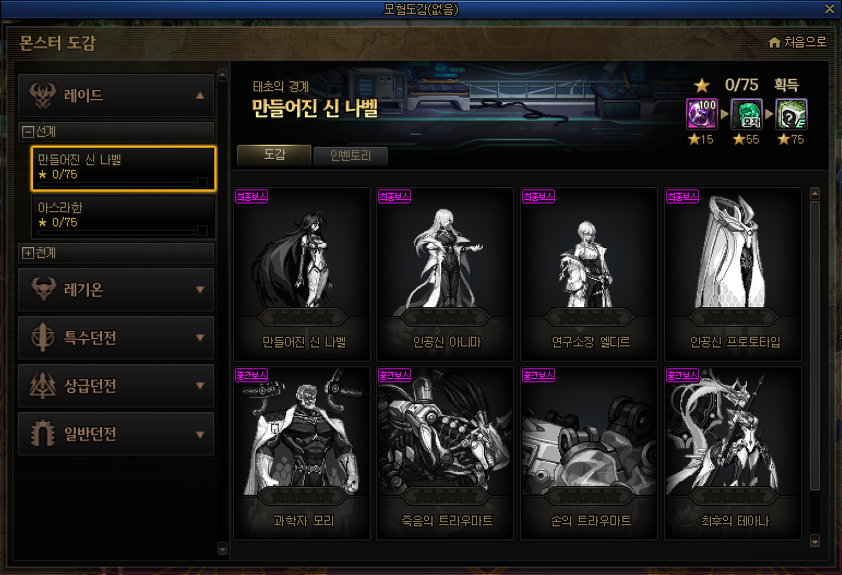Expand the 레기온 category

pos(116,290)
